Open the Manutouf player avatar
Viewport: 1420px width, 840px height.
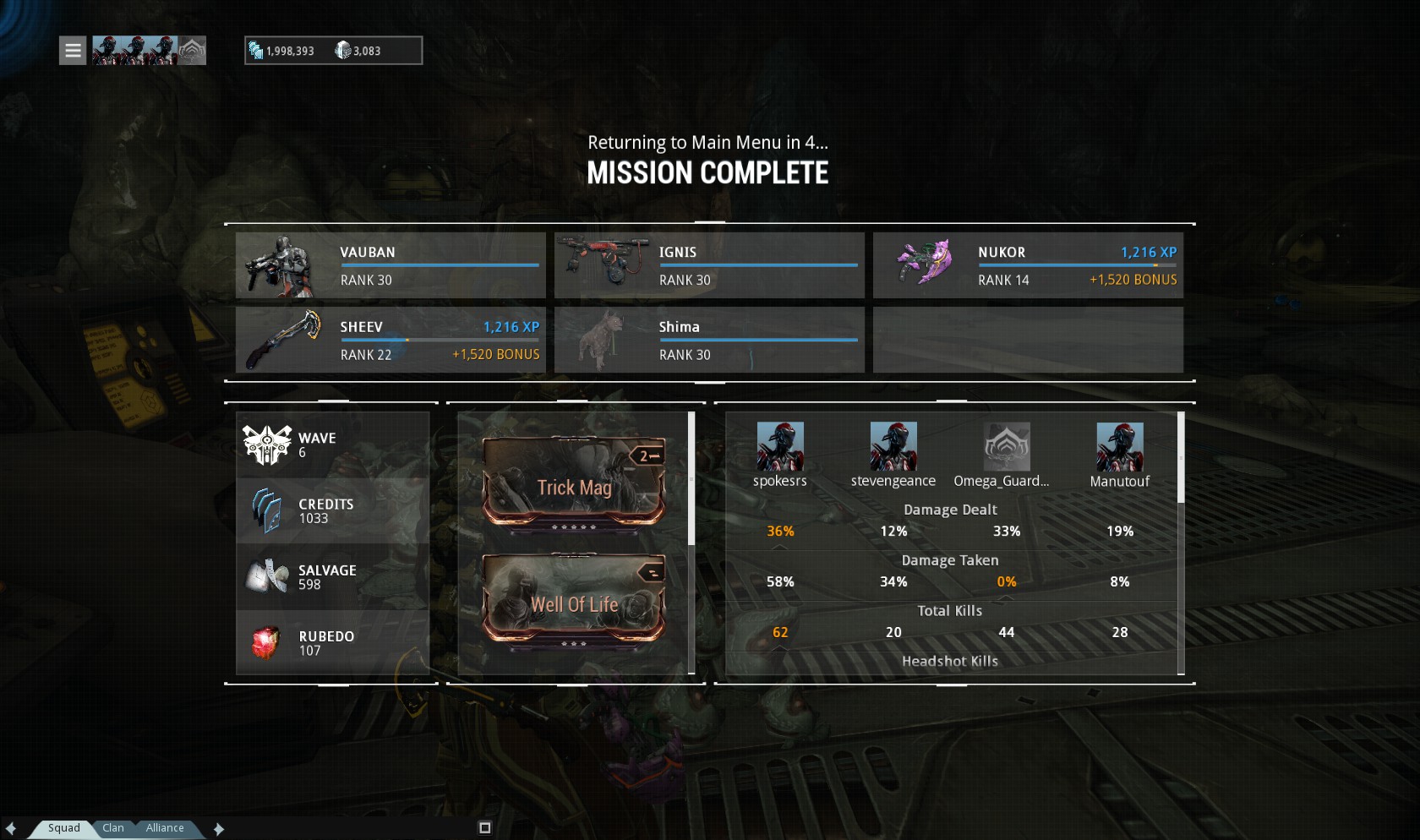click(1119, 447)
